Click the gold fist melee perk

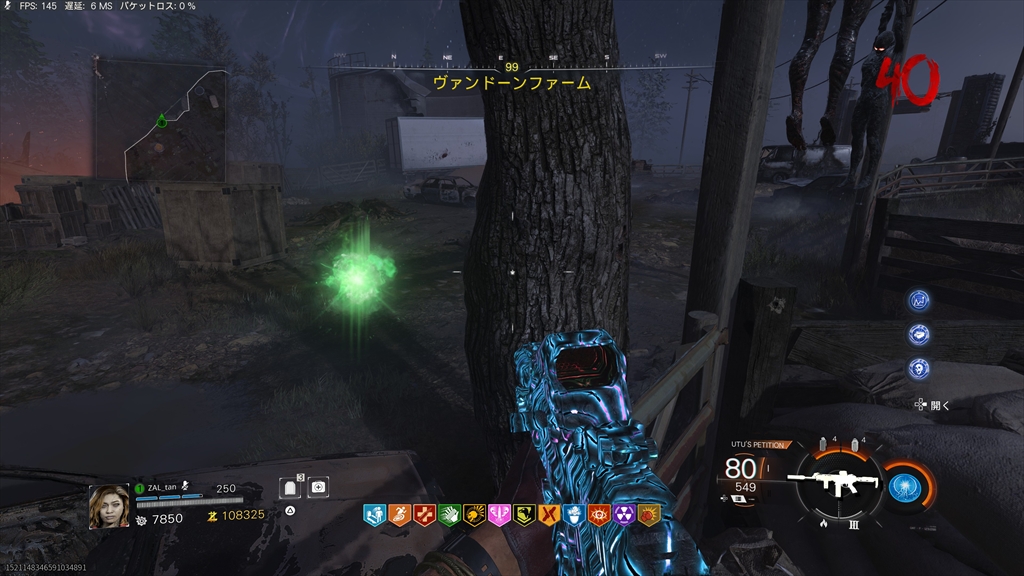[x=649, y=515]
